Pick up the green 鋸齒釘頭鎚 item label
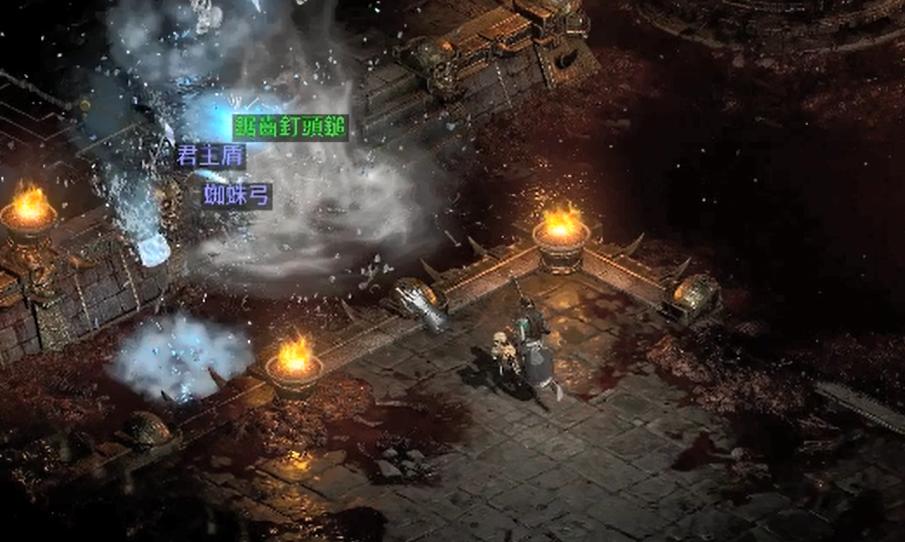 (290, 127)
